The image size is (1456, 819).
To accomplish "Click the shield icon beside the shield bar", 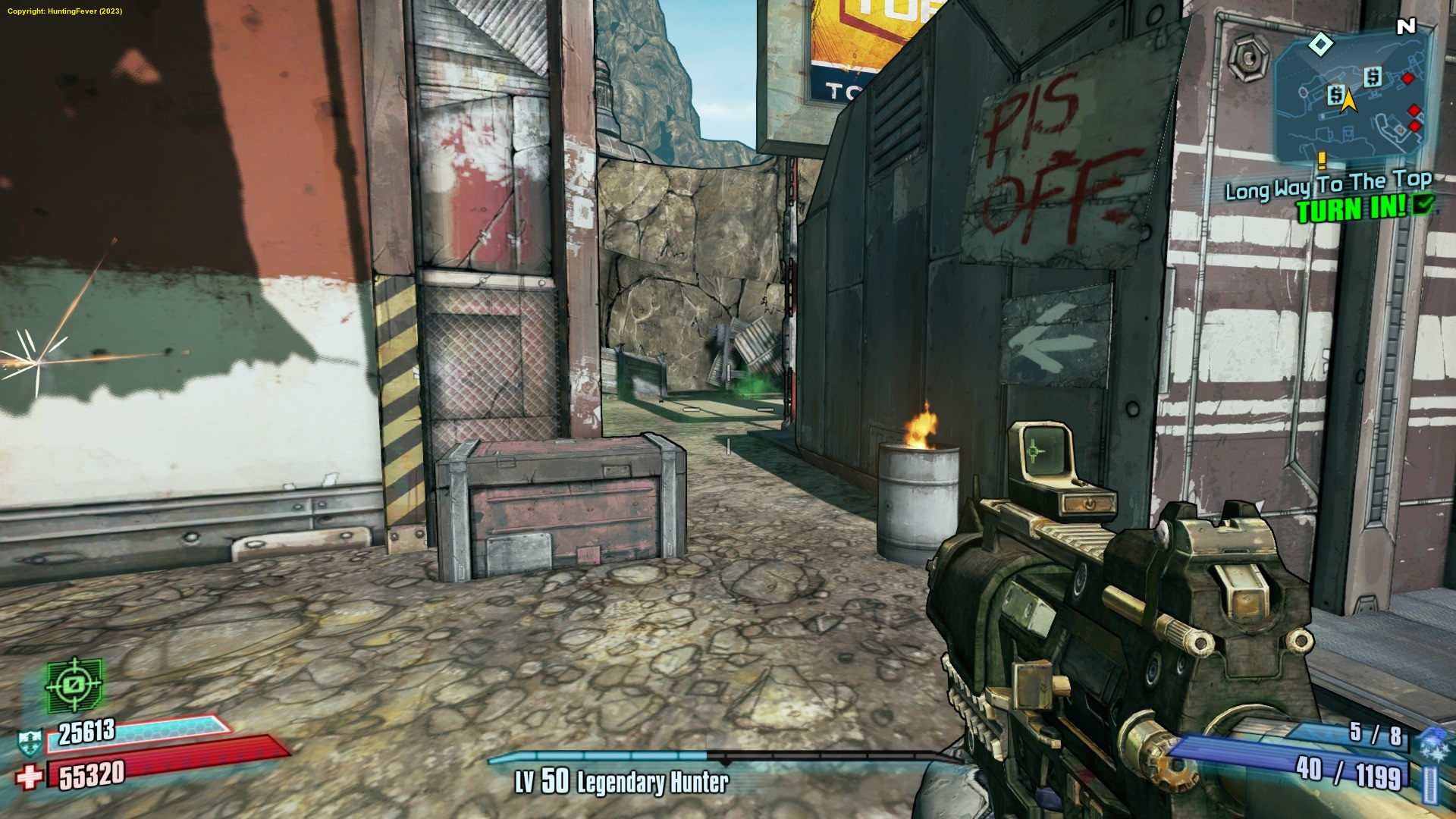I will (31, 742).
